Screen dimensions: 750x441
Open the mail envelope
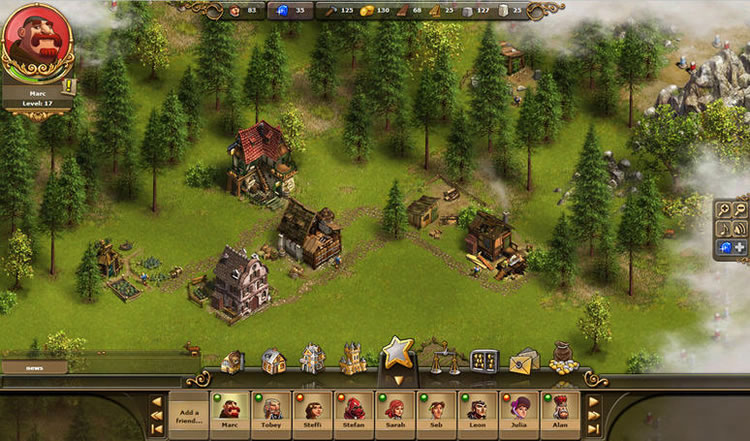tap(525, 362)
